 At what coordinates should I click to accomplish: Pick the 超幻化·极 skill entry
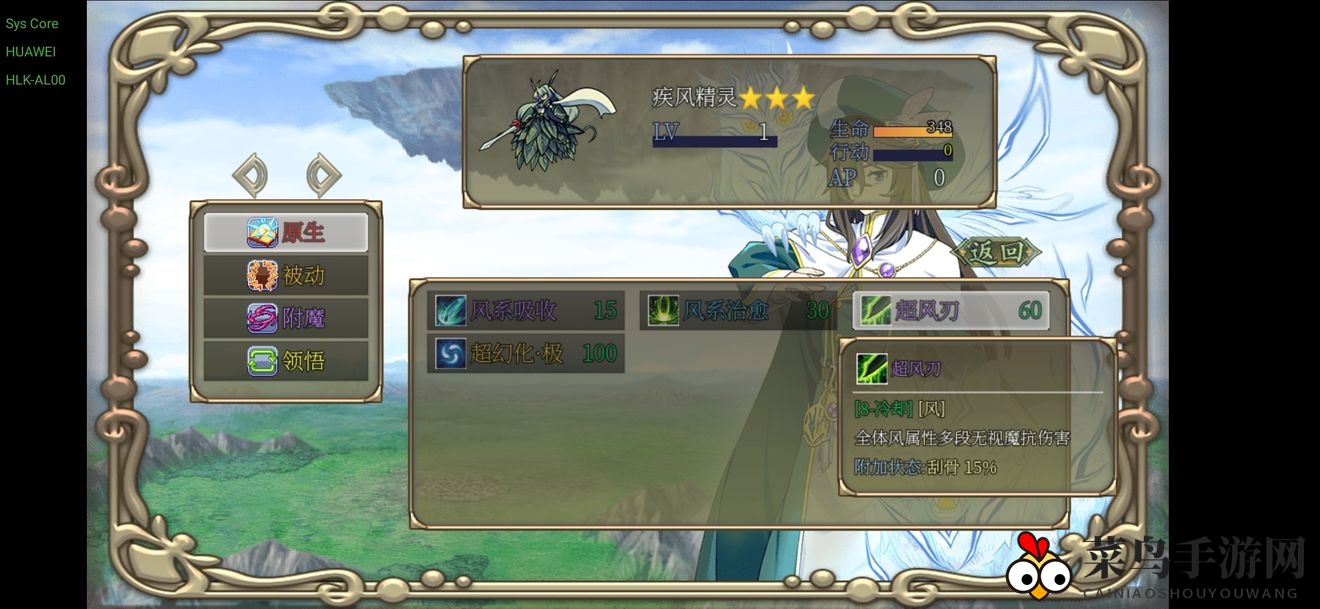[x=526, y=353]
